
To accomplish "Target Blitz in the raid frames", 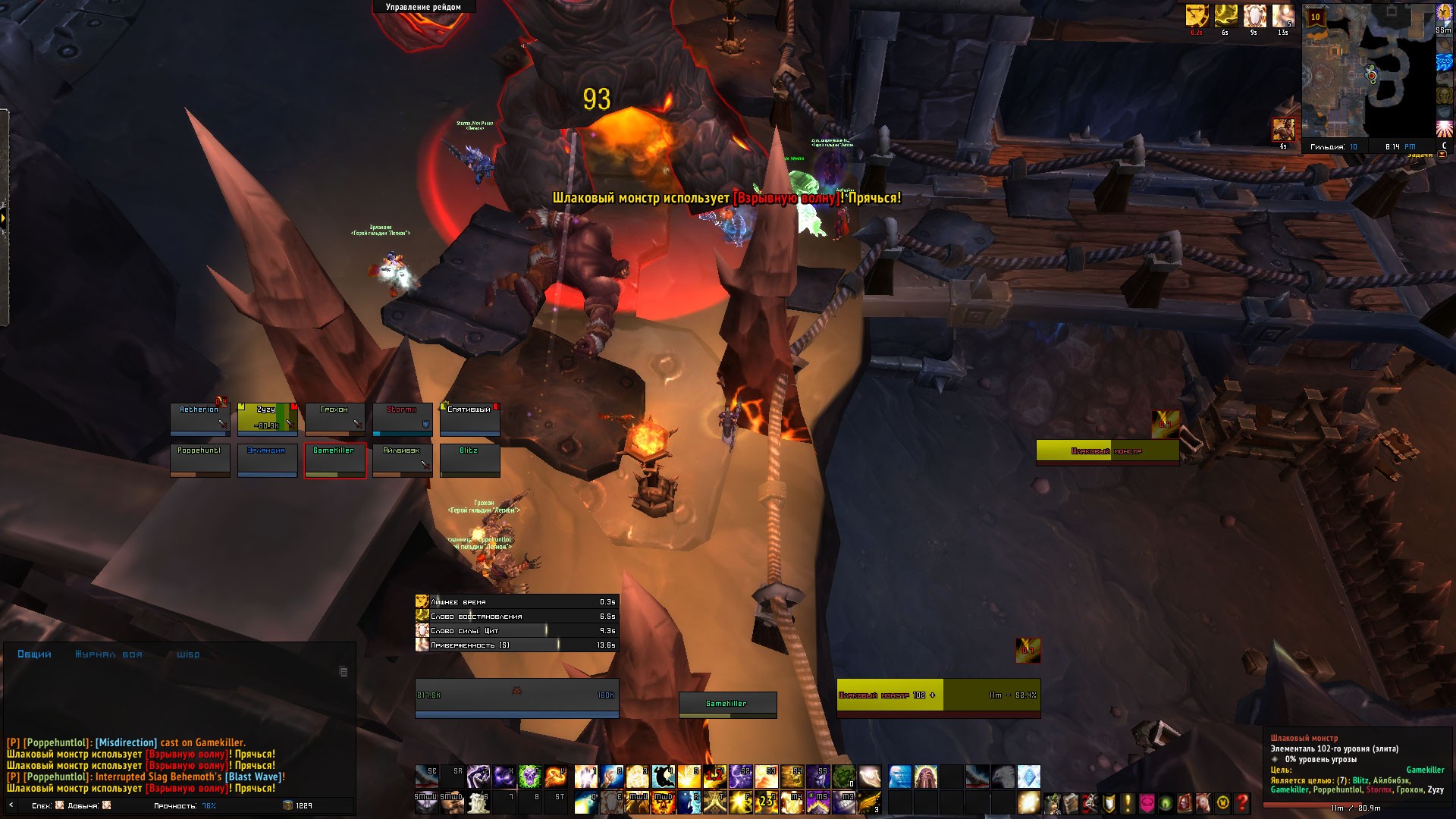I will pos(469,460).
